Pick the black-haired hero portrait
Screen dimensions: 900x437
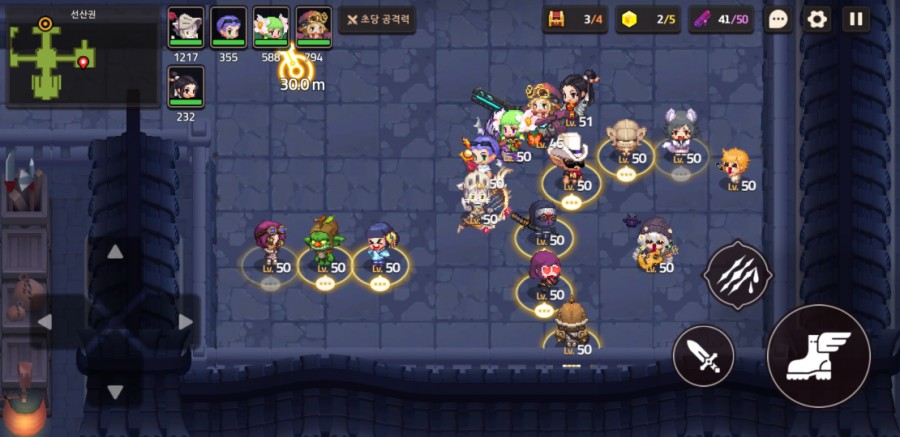point(186,85)
